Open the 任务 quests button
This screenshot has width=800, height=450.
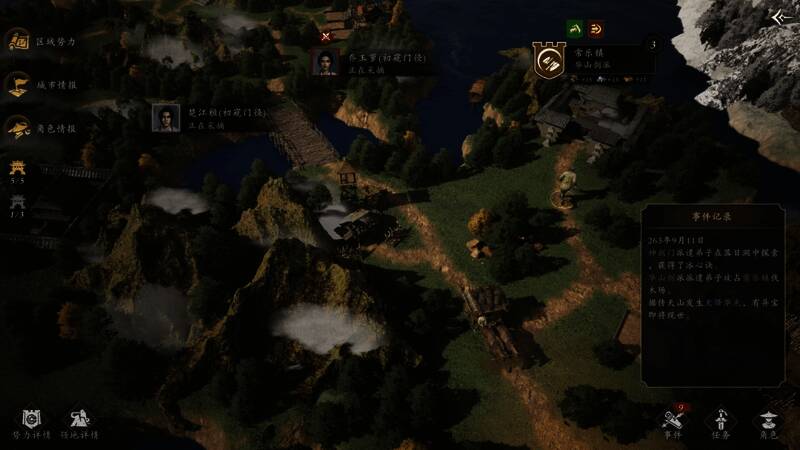[x=720, y=423]
